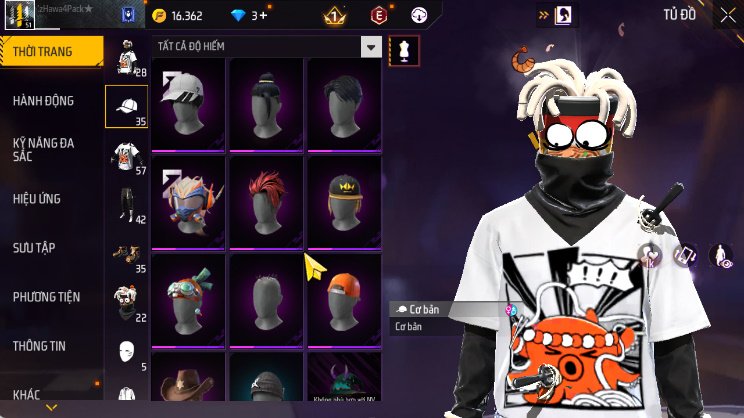The image size is (744, 418).
Task: Open the mannequin outfit preset button
Action: [x=404, y=50]
